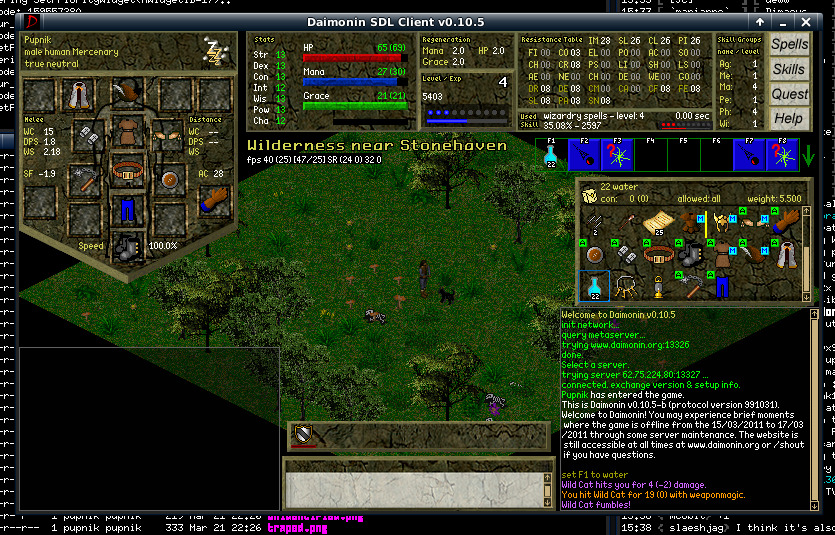
Task: Select the scroll stack in the inventory
Action: pyautogui.click(x=658, y=223)
